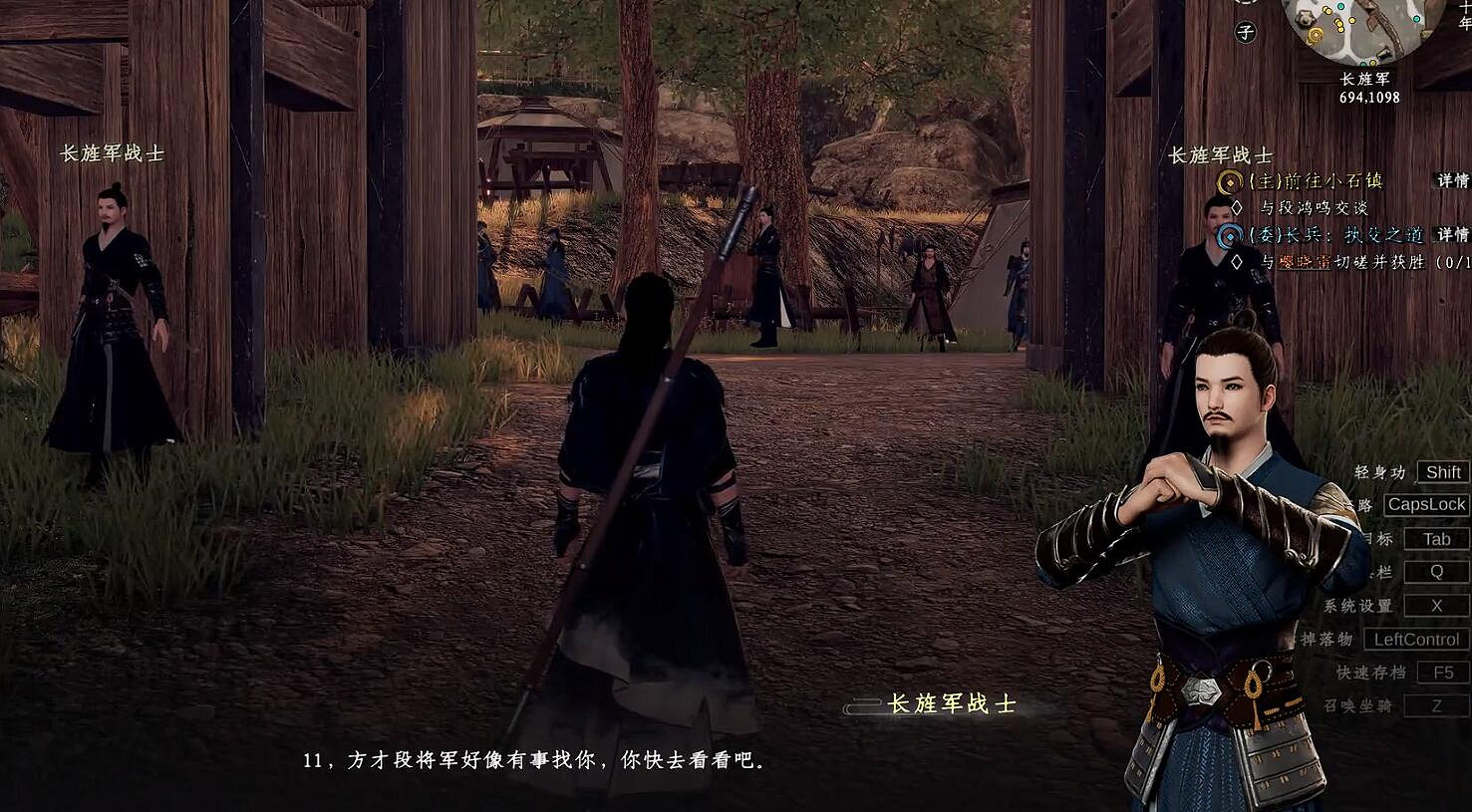1472x812 pixels.
Task: Click the underlined 樱晓雷 NPC name link
Action: click(x=1305, y=262)
